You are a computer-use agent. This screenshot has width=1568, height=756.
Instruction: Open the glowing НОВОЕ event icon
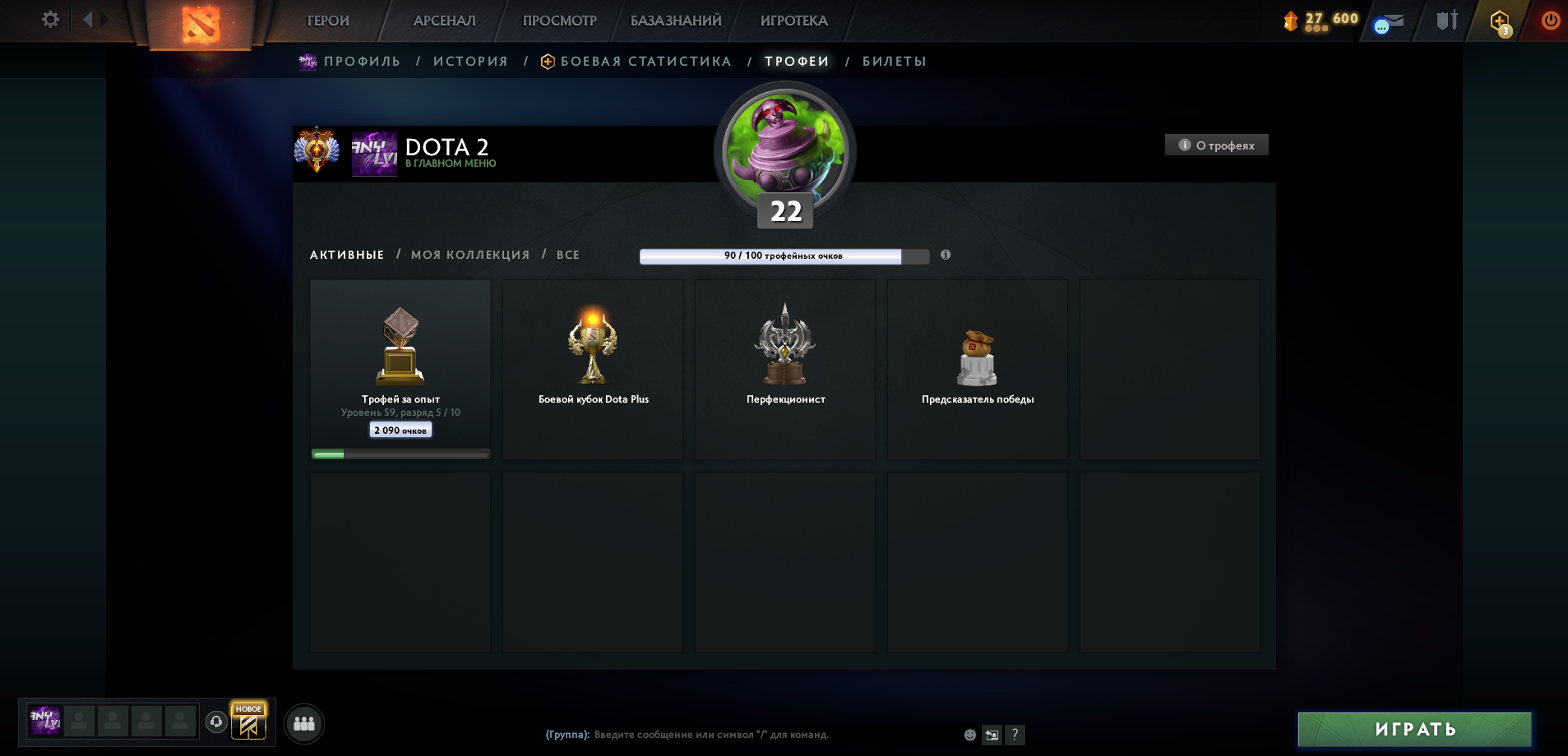click(x=249, y=722)
